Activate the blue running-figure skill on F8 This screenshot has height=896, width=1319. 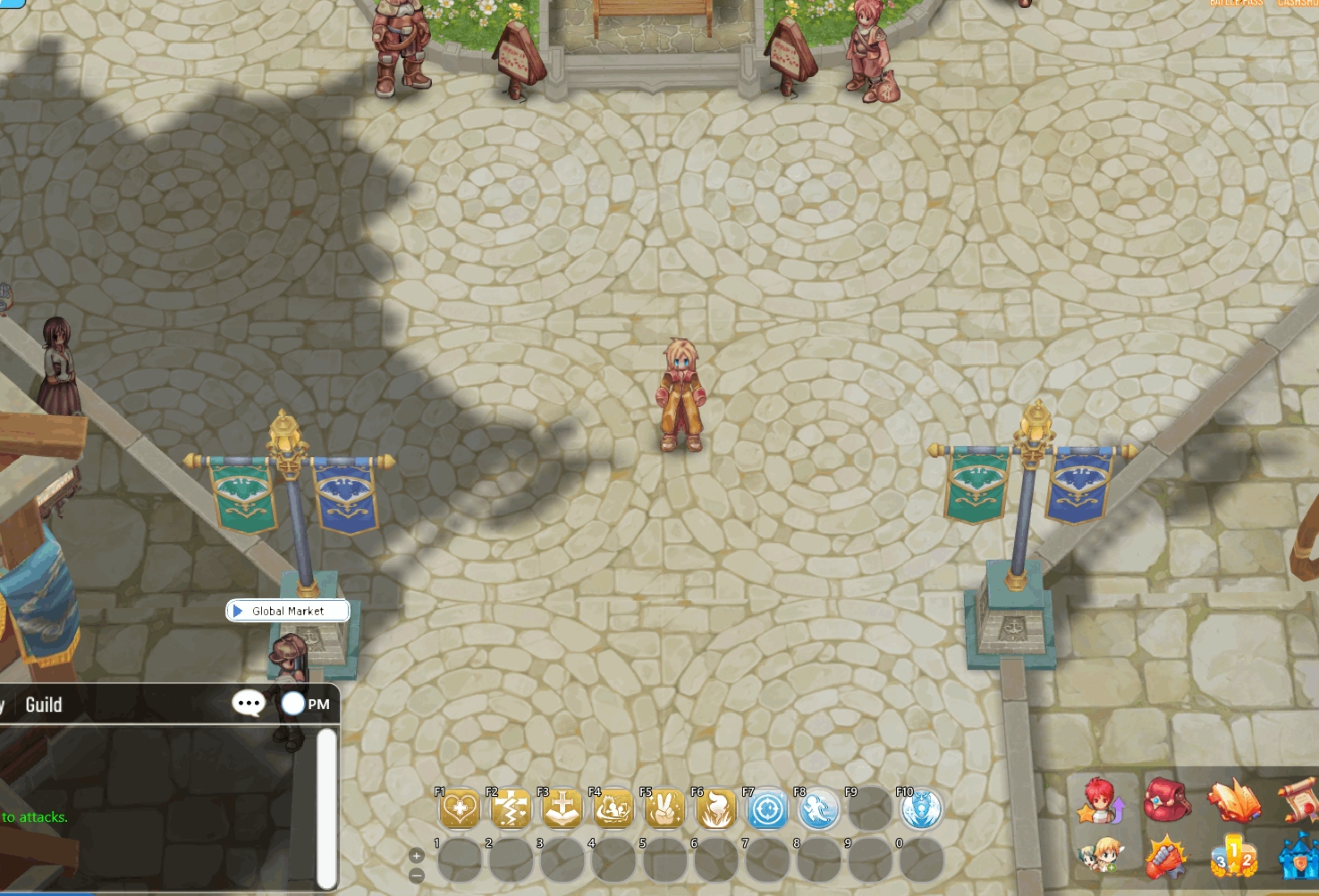(818, 810)
